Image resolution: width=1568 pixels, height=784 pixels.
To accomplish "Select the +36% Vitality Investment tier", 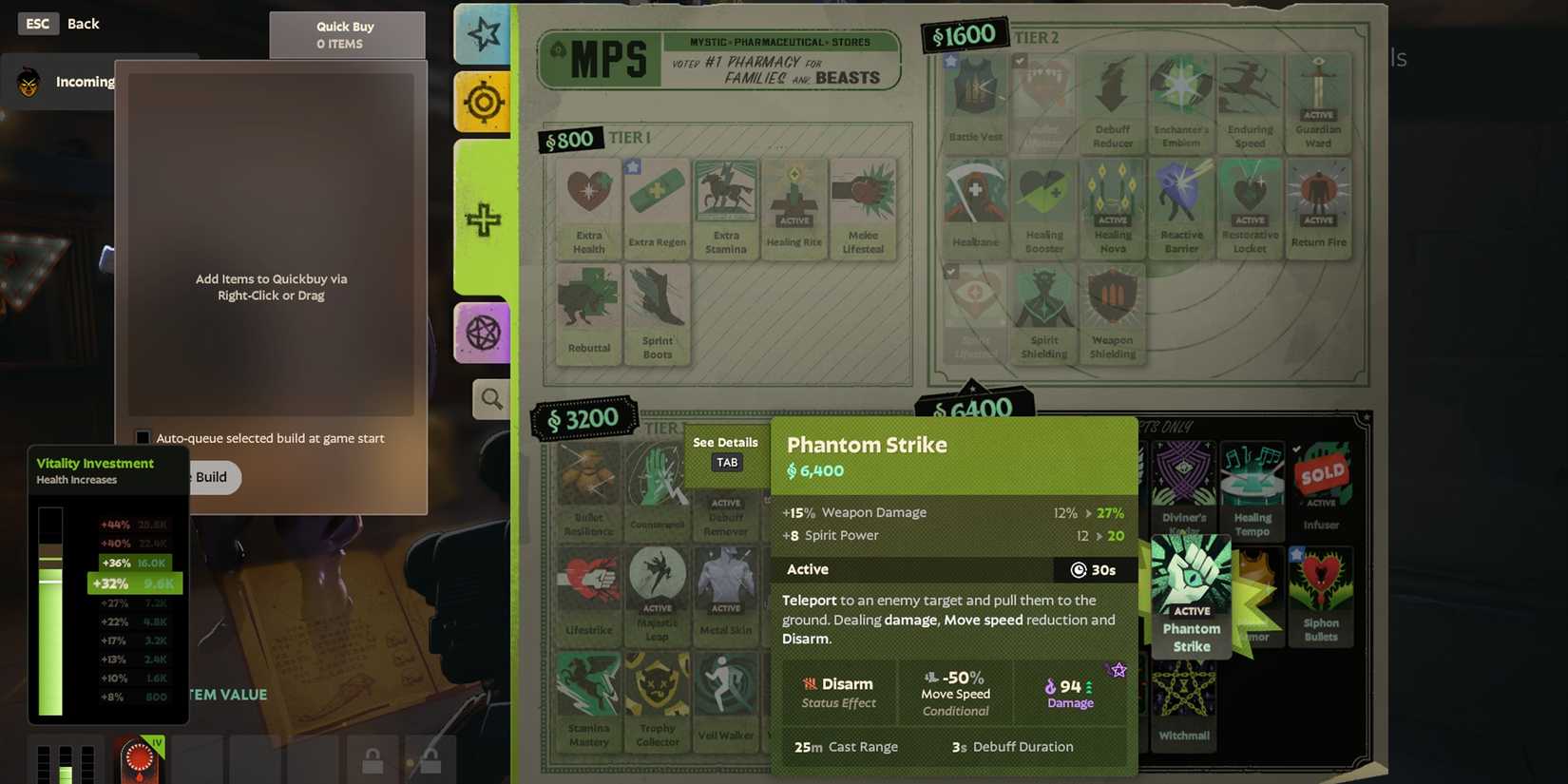I will [133, 564].
